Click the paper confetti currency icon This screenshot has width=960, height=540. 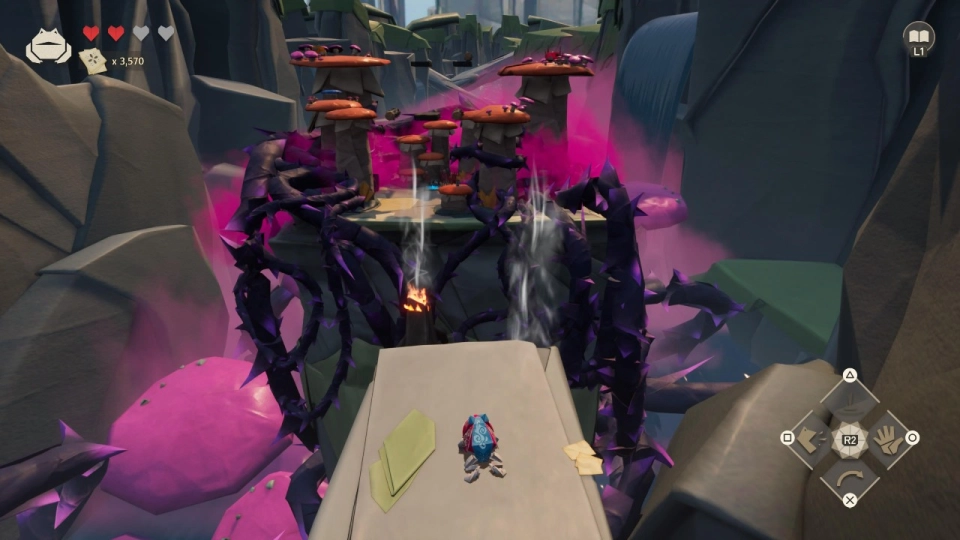tap(94, 61)
